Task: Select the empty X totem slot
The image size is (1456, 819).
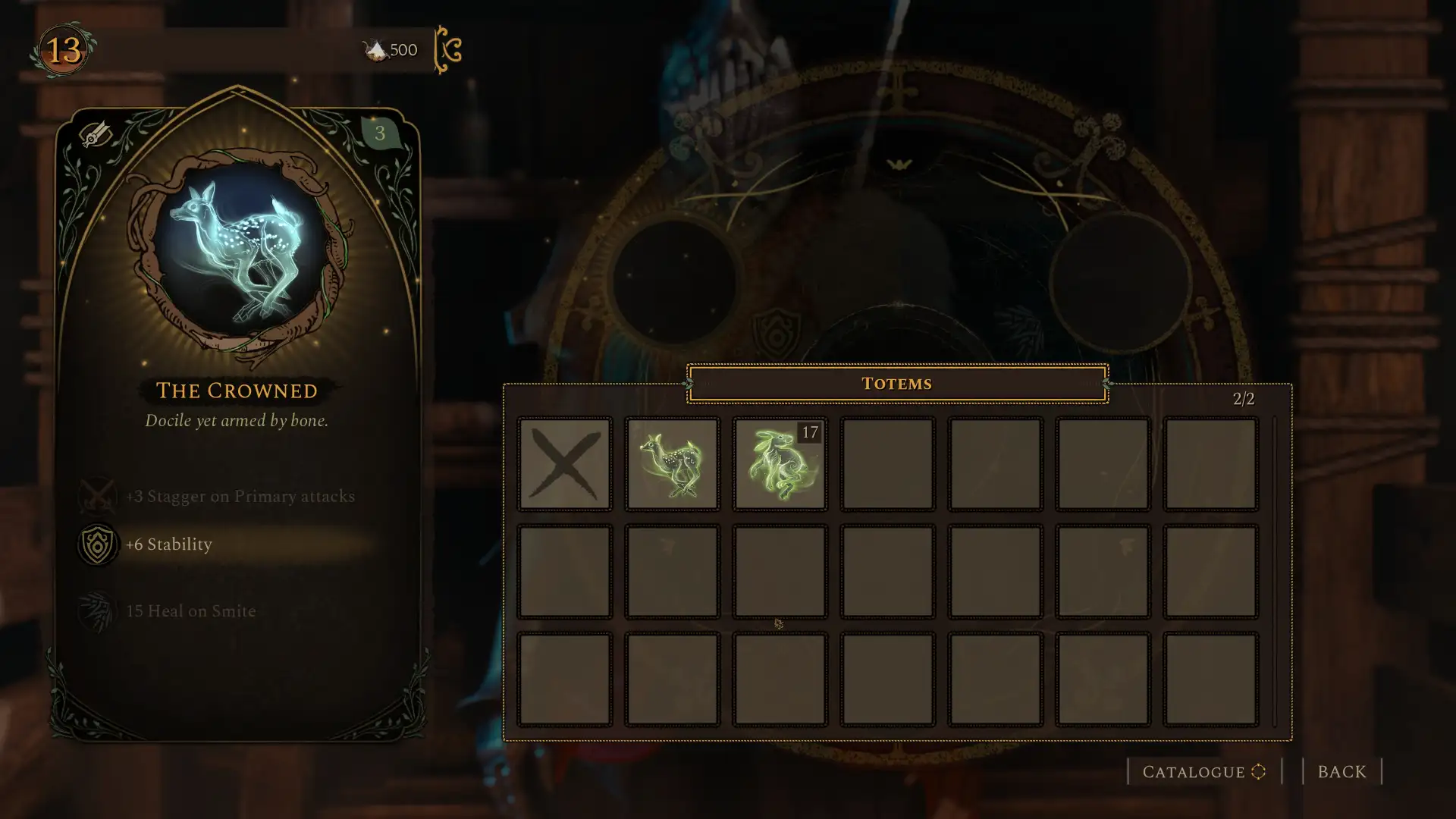Action: [564, 463]
